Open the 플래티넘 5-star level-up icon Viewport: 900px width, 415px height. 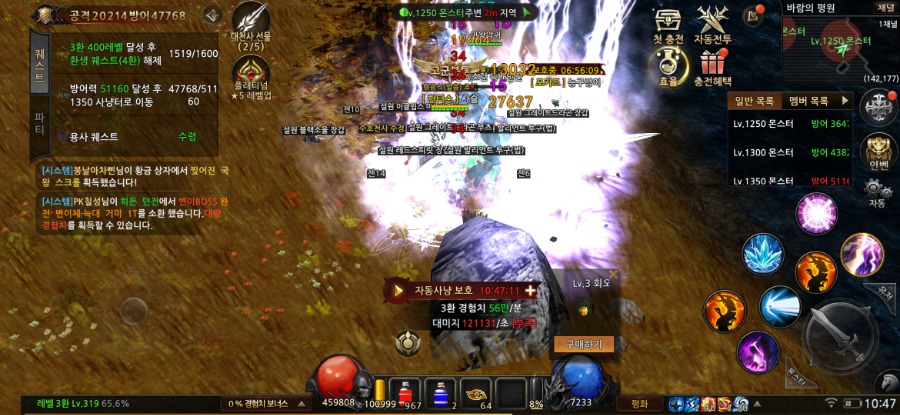(250, 73)
